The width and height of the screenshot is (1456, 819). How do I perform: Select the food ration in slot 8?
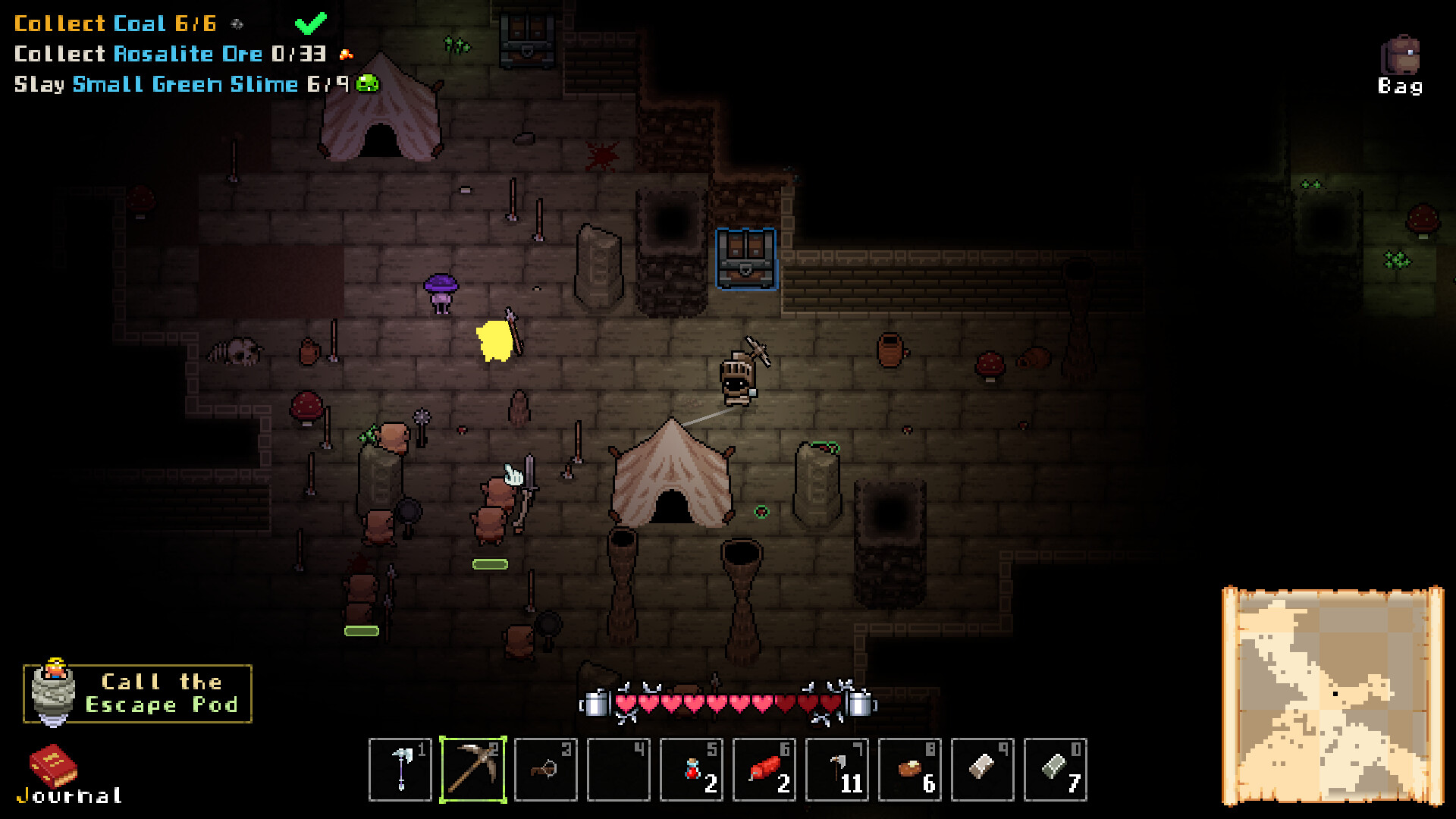pos(910,770)
